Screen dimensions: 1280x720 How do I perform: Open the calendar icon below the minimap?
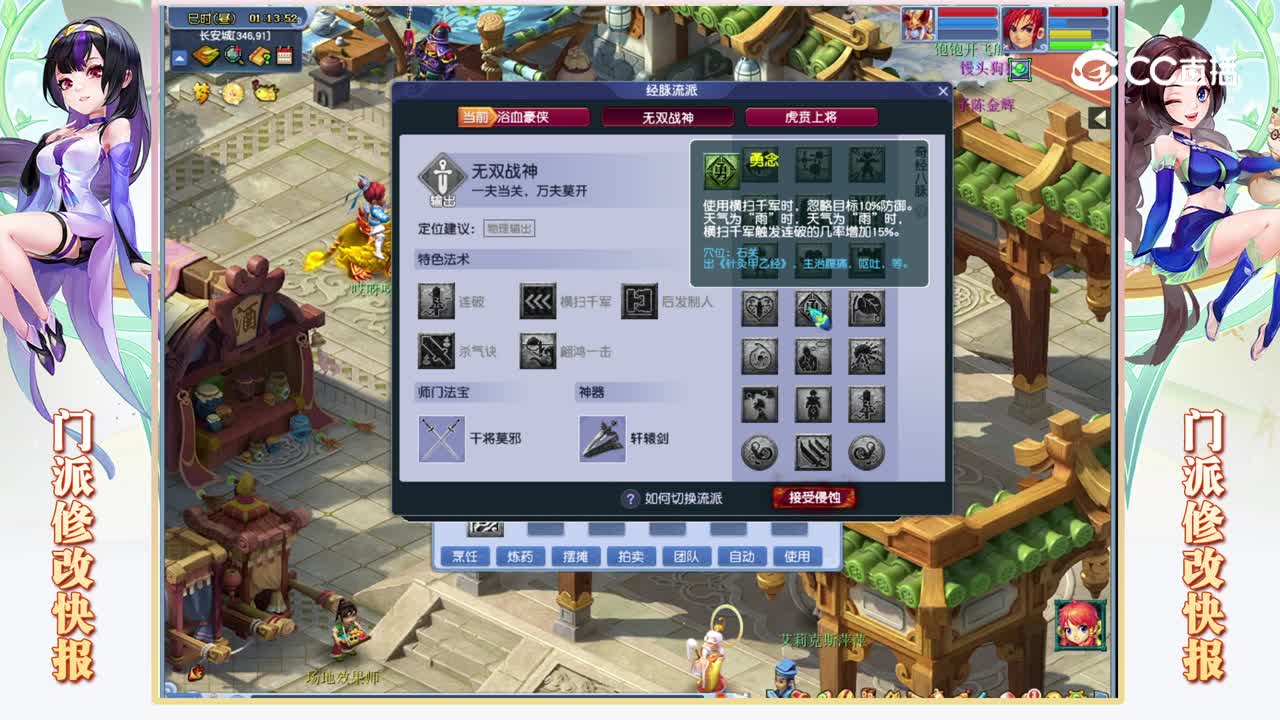pyautogui.click(x=285, y=56)
